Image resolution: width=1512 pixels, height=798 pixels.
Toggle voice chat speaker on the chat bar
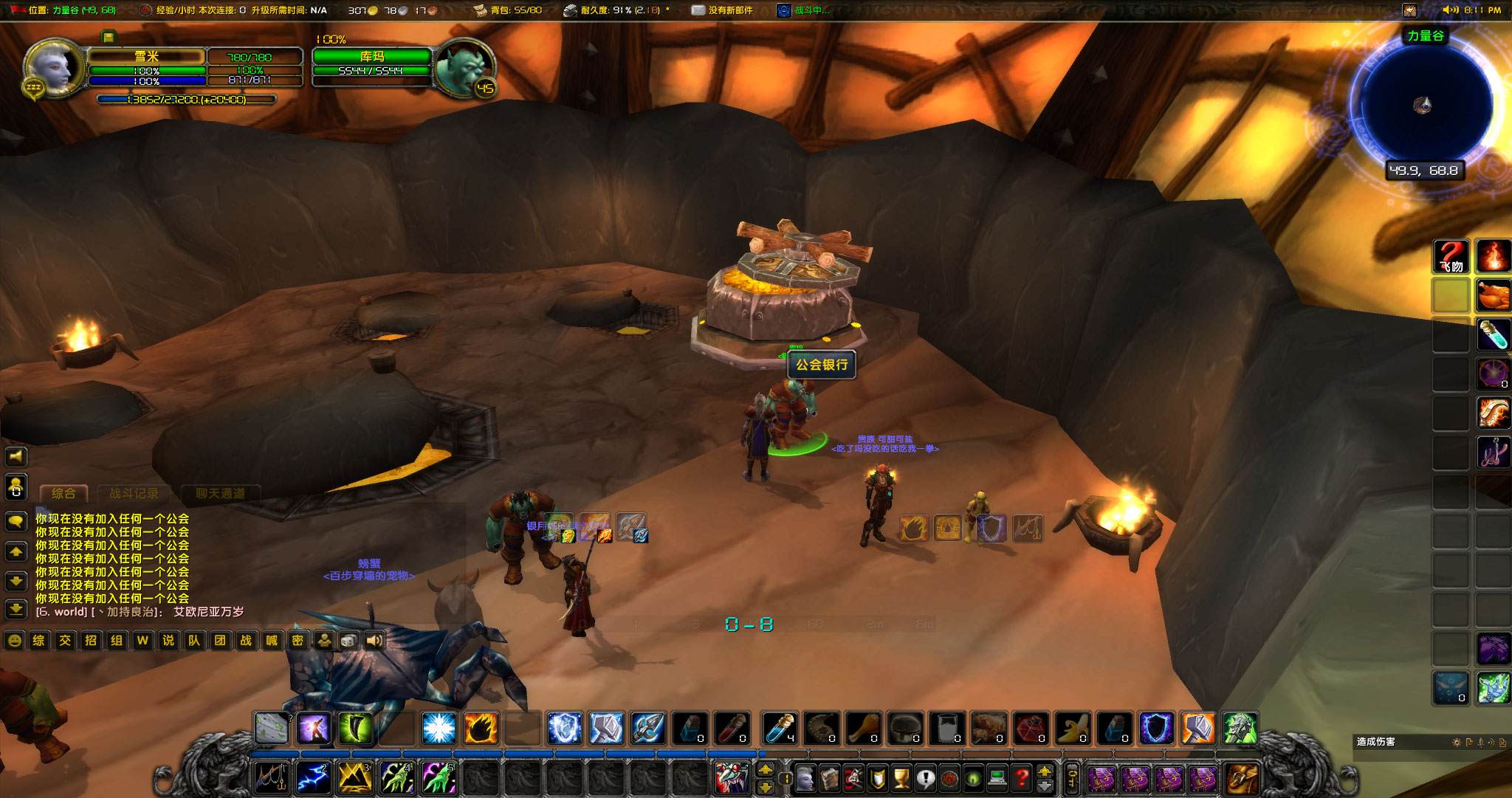click(x=375, y=641)
